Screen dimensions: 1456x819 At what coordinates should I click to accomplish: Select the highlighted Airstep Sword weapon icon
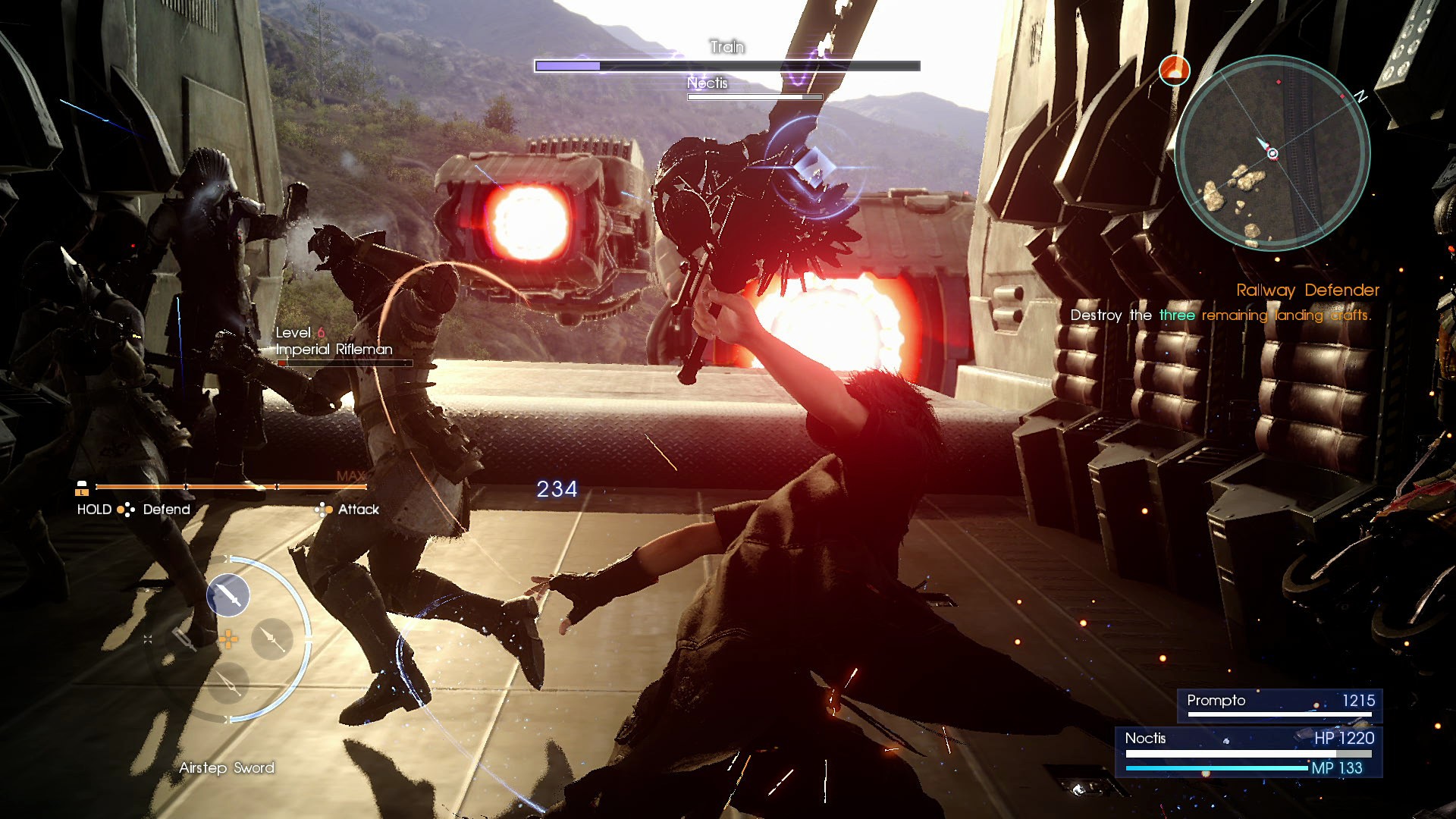pos(228,597)
